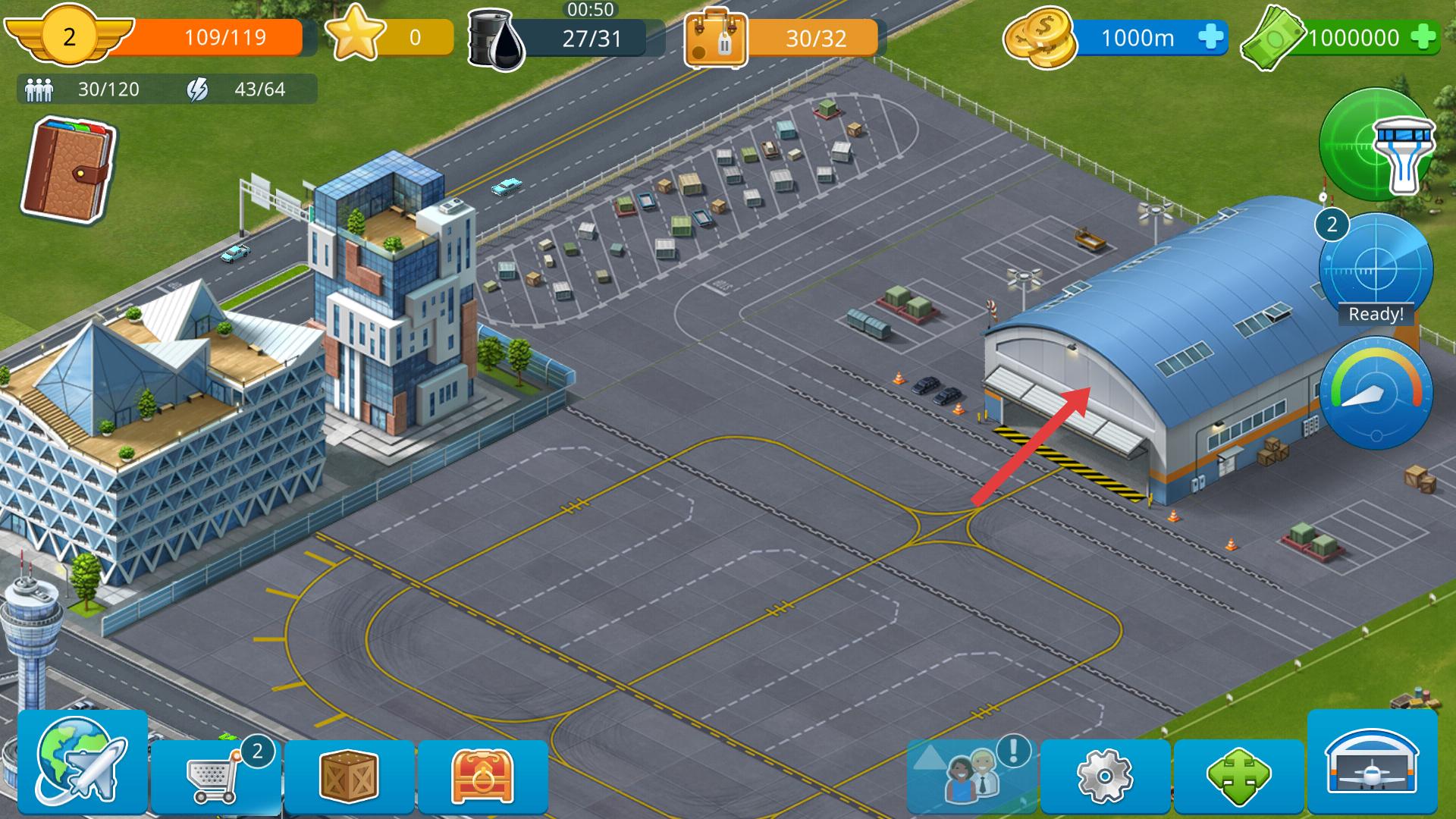
Task: Tap the locked suitcase luggage icon
Action: 716,39
